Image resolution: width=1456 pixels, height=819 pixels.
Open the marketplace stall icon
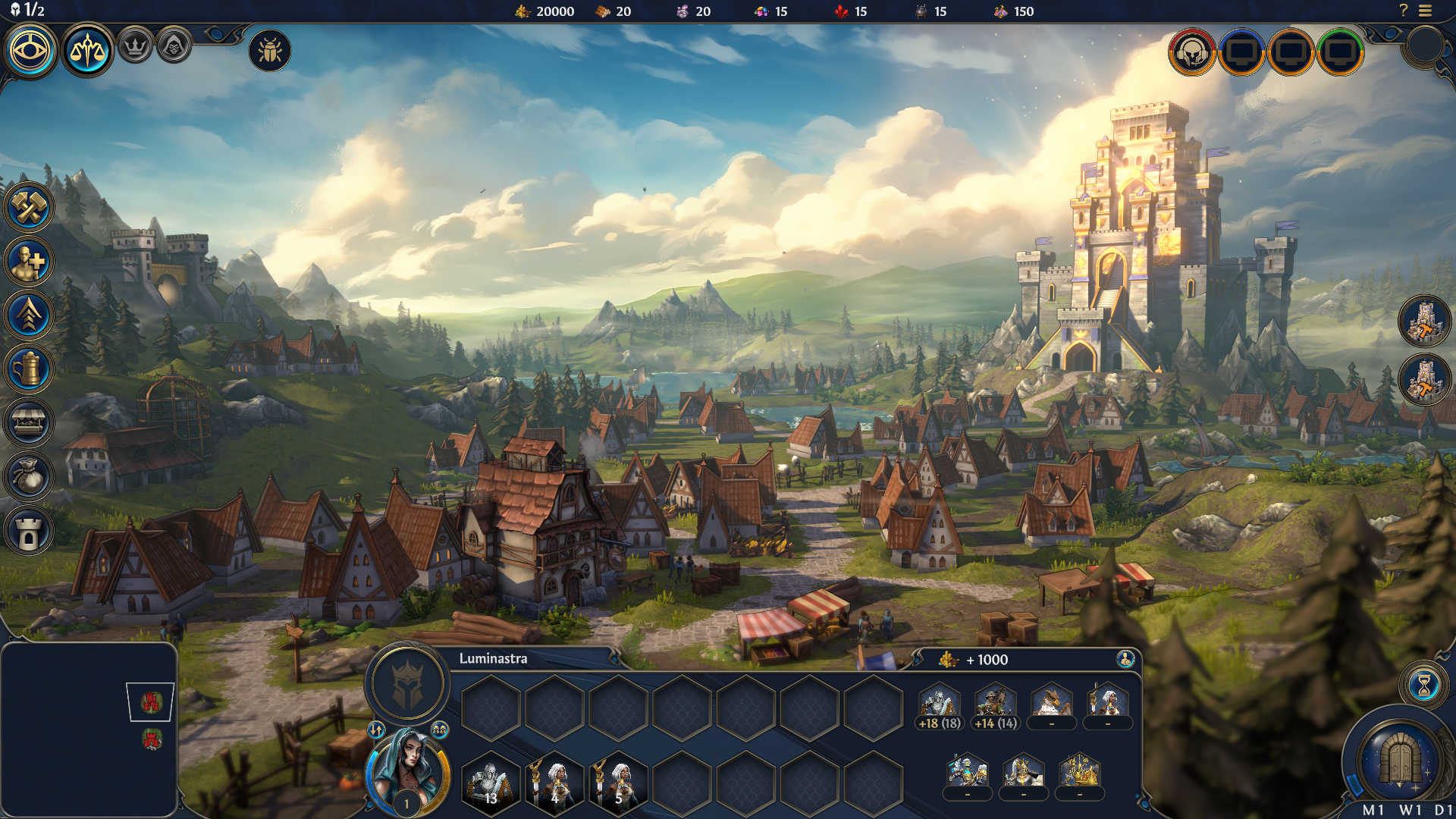click(x=29, y=422)
